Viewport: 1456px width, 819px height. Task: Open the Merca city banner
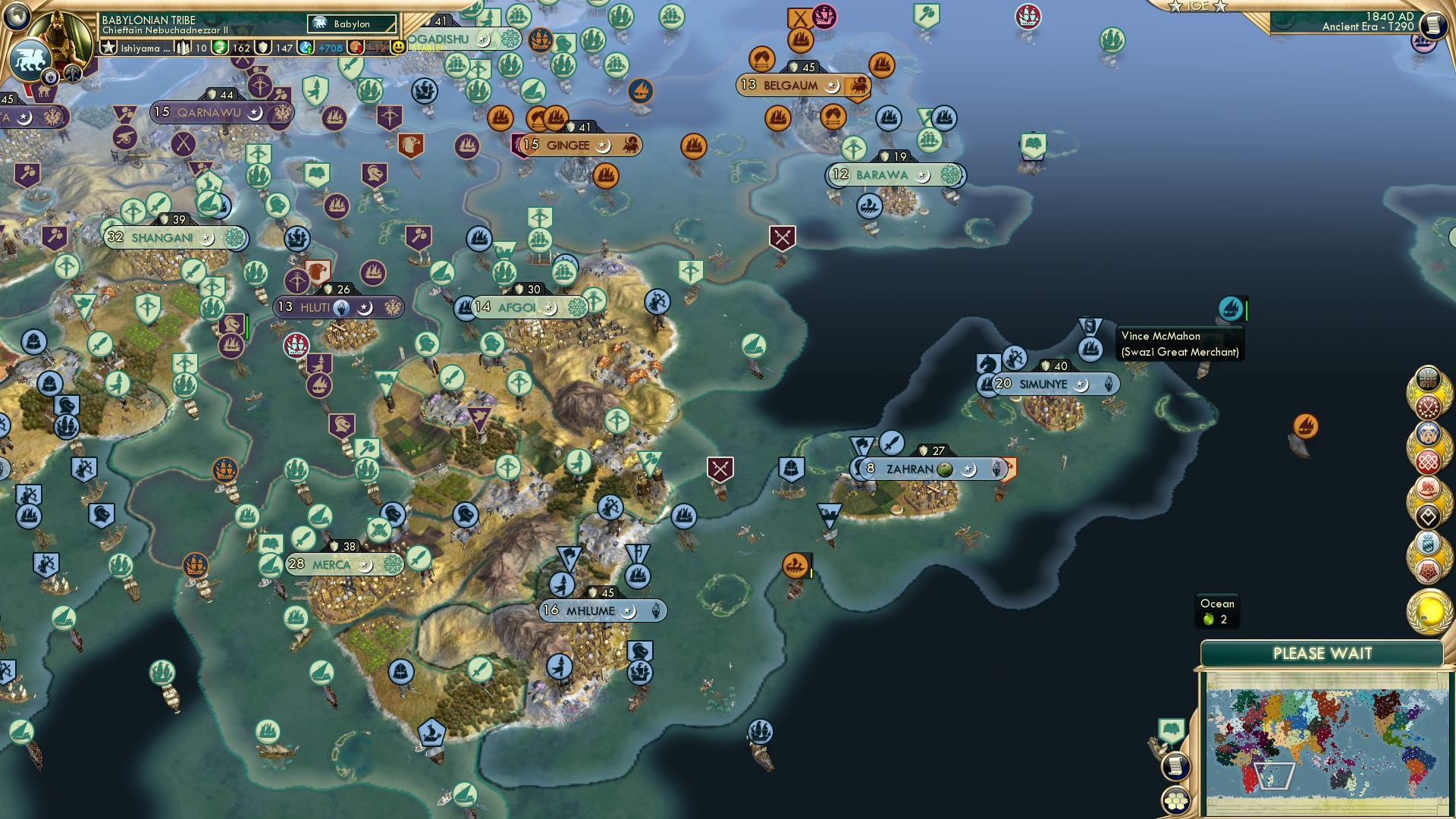pos(331,565)
